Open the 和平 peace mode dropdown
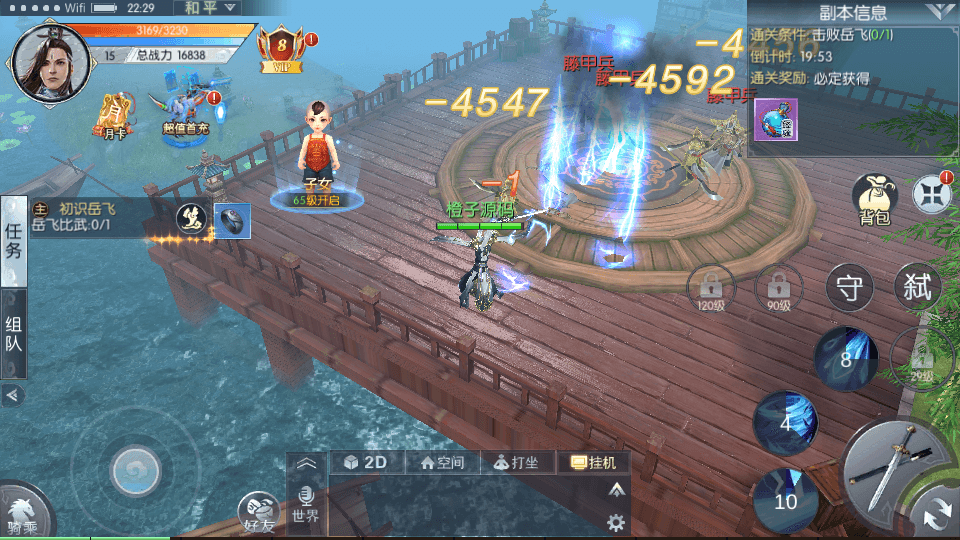This screenshot has height=540, width=960. [x=212, y=7]
